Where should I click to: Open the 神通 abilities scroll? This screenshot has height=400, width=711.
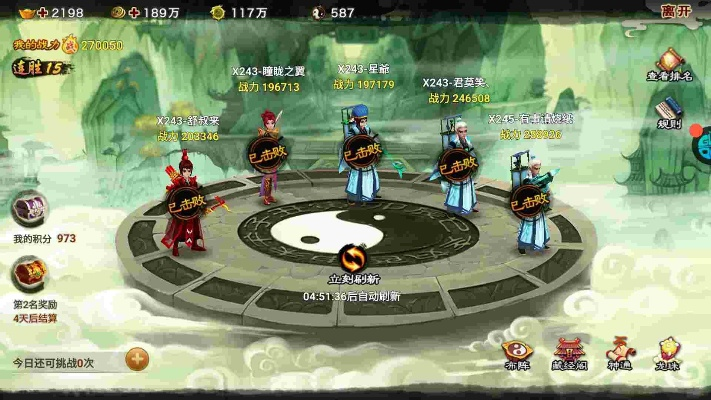(619, 352)
